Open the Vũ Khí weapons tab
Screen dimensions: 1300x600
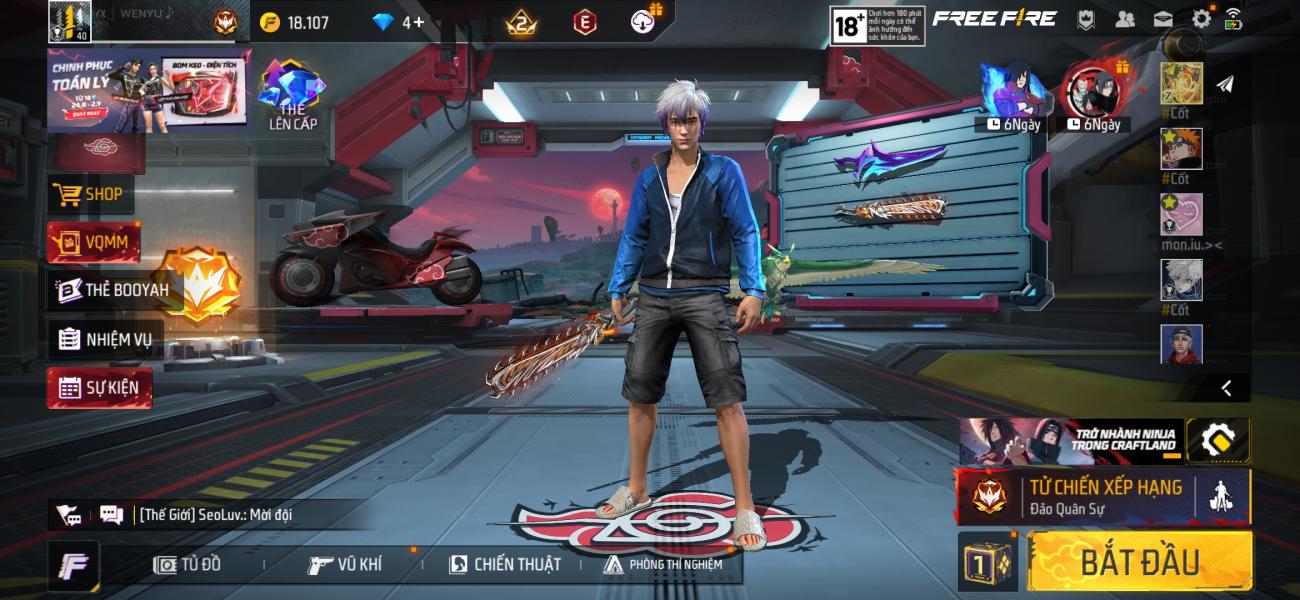345,565
